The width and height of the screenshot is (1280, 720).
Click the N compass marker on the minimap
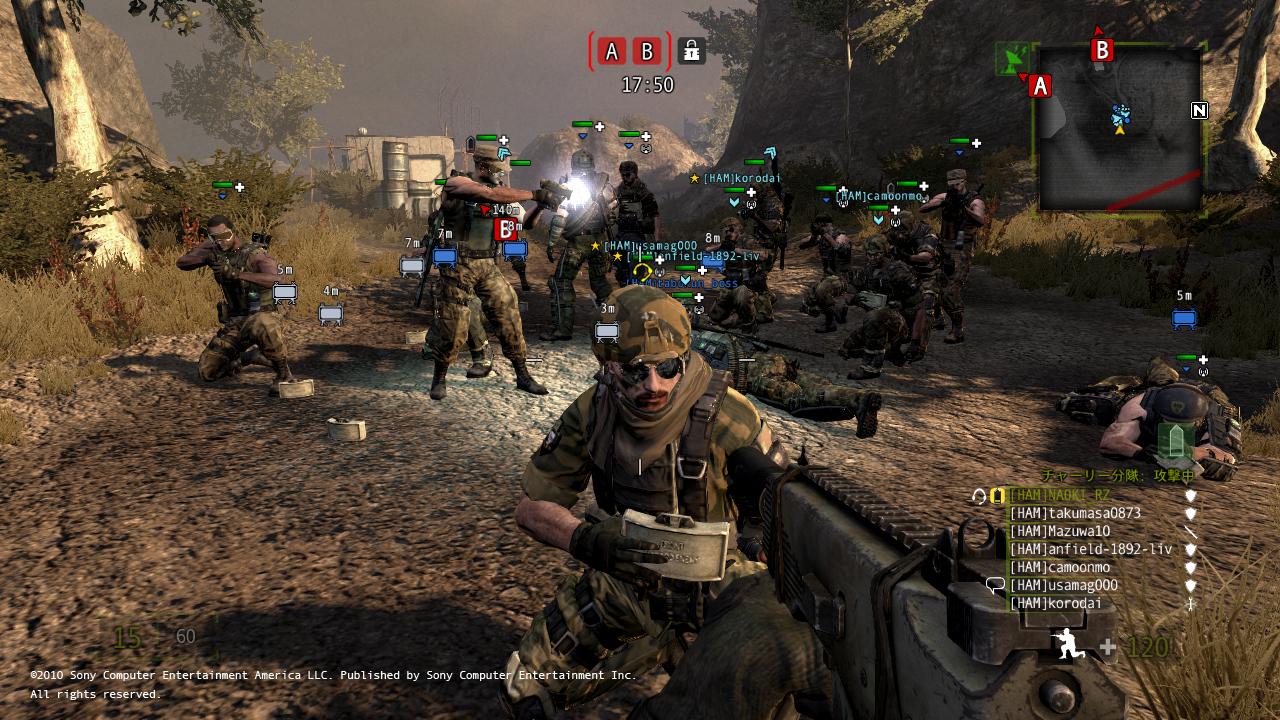(1199, 110)
